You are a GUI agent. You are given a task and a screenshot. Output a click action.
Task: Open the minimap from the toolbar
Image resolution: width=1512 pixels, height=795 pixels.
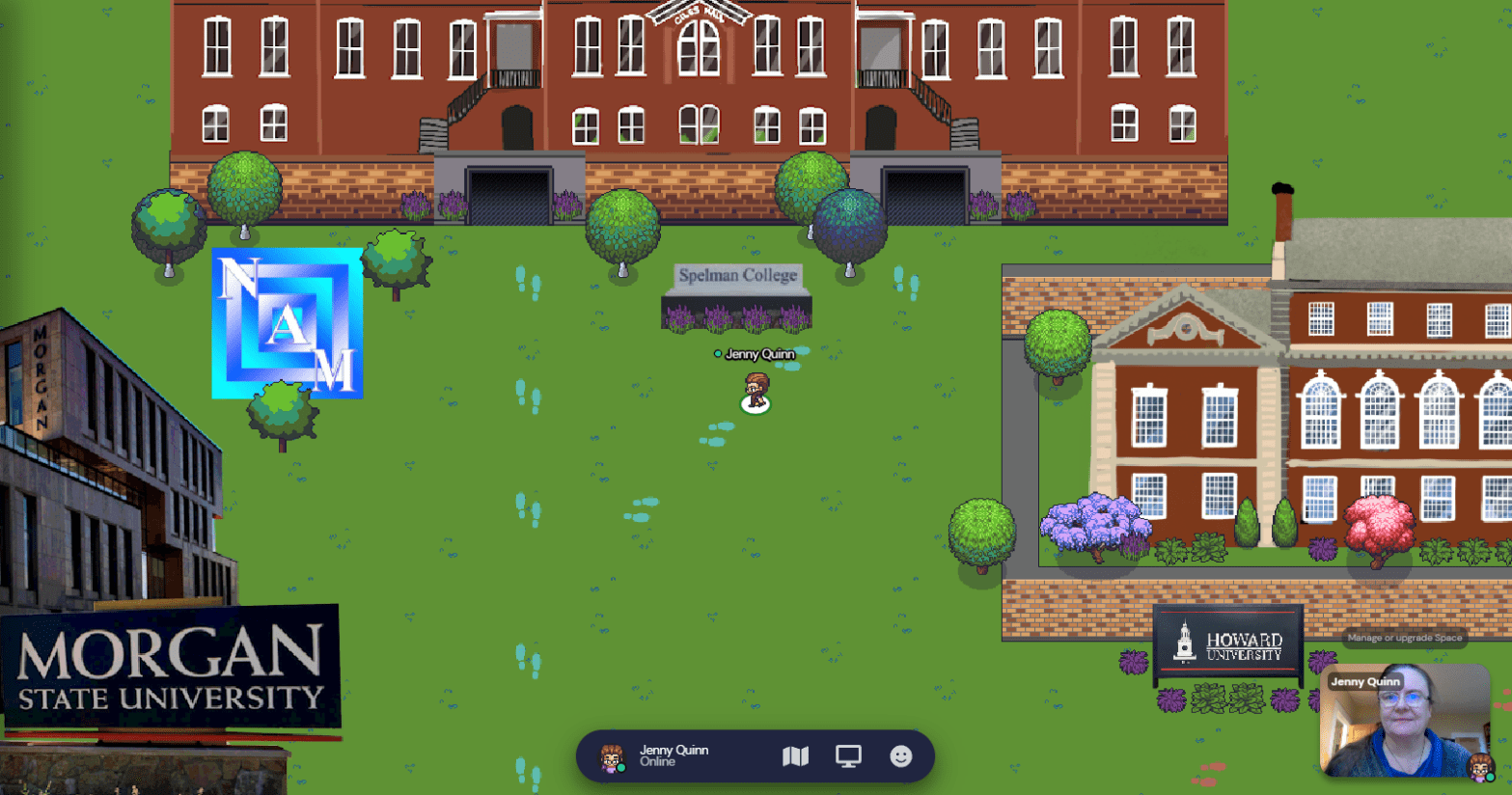click(x=795, y=756)
